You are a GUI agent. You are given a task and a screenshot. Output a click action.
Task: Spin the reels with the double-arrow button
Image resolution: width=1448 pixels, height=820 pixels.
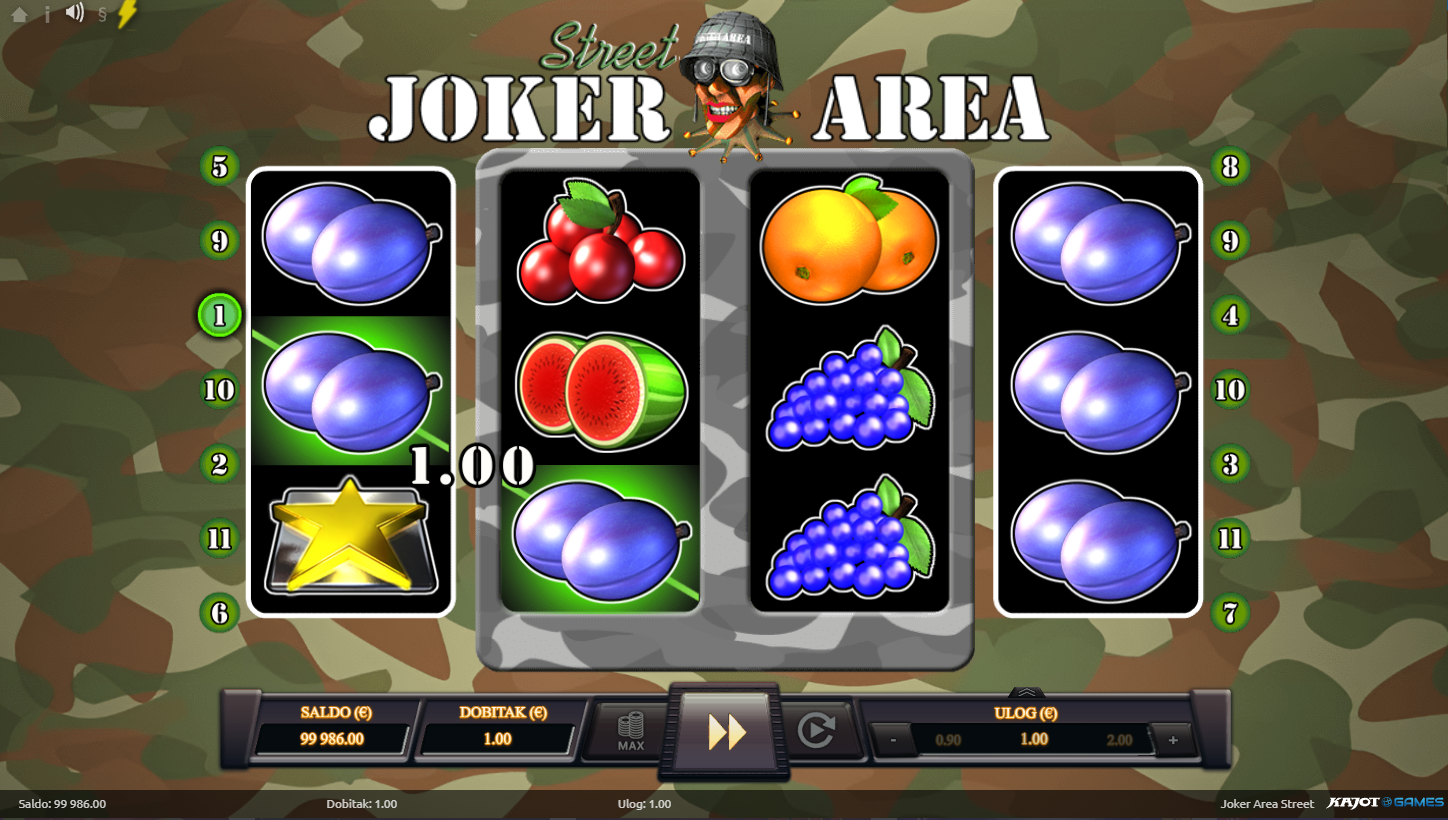tap(727, 732)
